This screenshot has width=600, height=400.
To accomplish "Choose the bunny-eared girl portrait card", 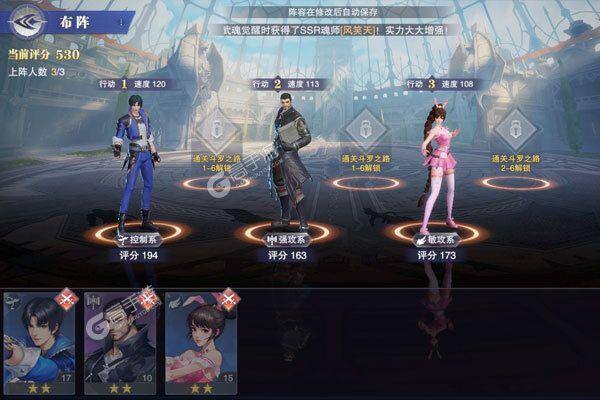I will coord(201,340).
